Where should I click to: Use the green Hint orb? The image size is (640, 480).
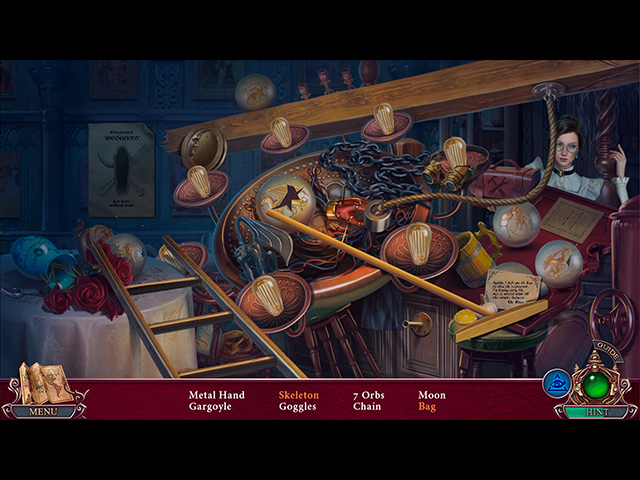(x=596, y=386)
